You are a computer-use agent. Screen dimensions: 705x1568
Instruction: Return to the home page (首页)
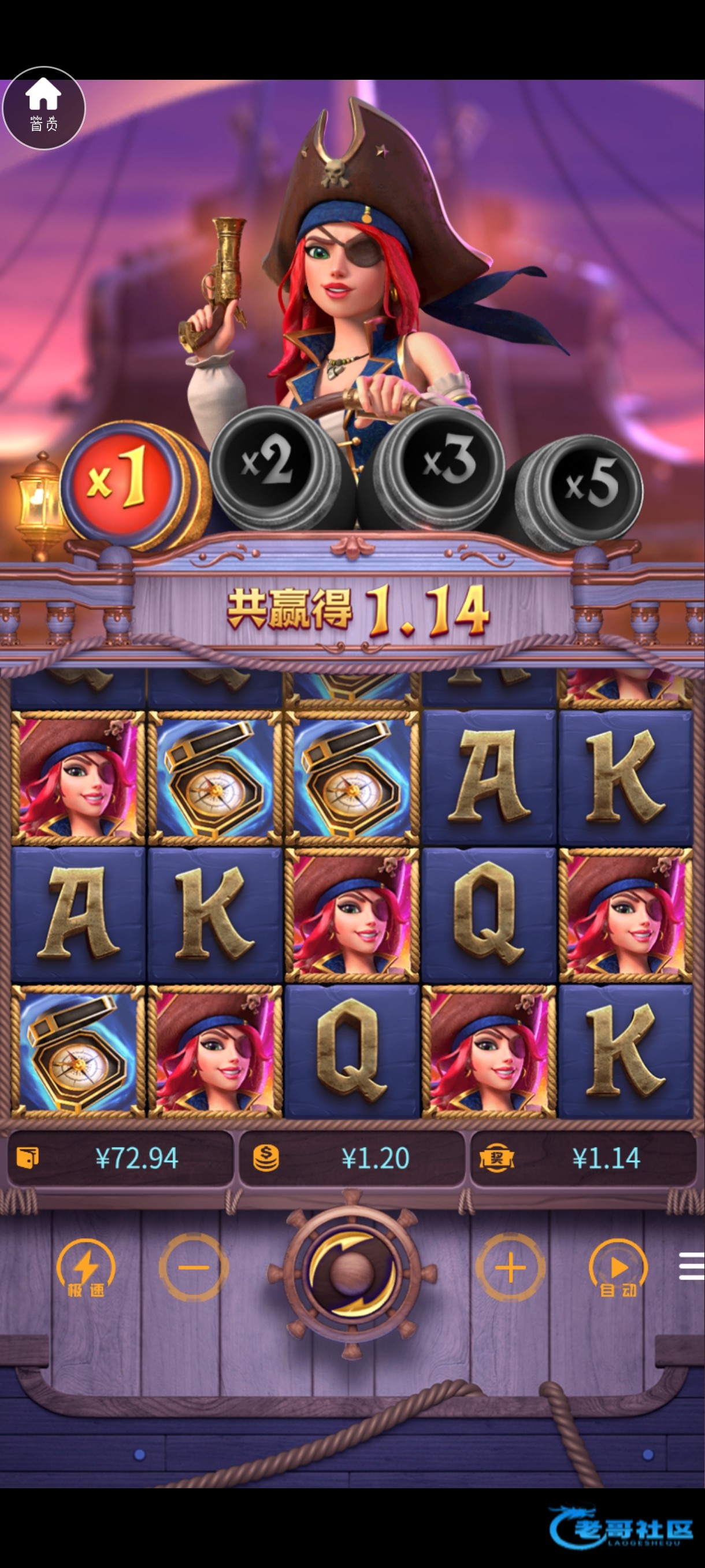(x=44, y=108)
